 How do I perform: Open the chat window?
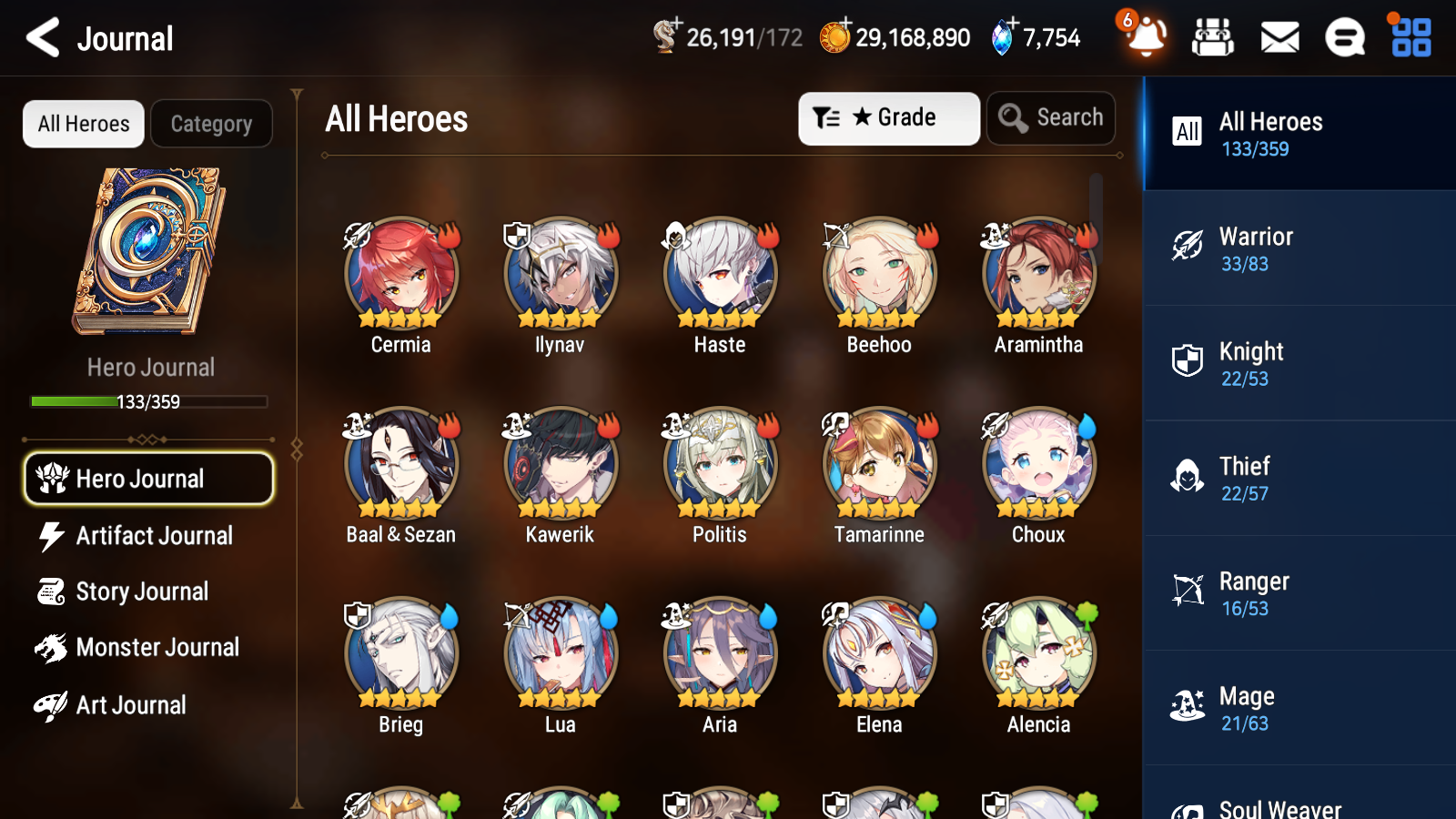coord(1344,37)
